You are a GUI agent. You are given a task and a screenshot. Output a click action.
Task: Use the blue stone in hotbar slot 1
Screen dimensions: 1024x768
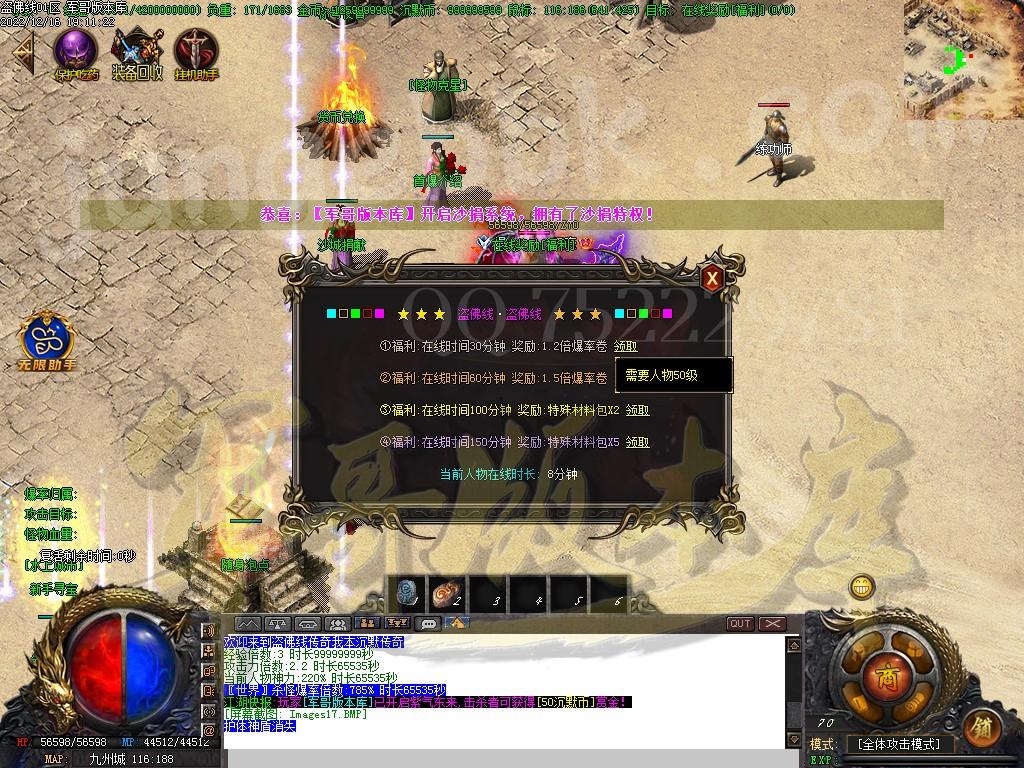pyautogui.click(x=409, y=595)
